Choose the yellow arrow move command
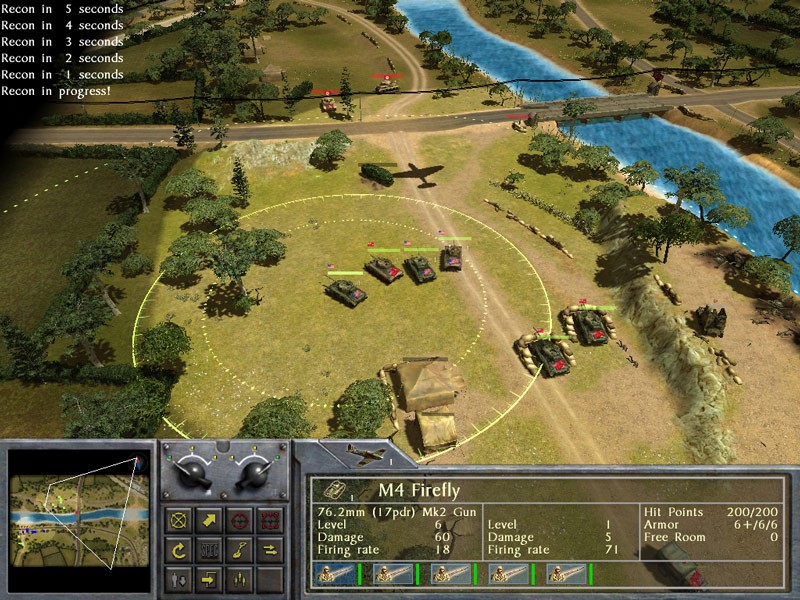800x600 pixels. point(210,520)
